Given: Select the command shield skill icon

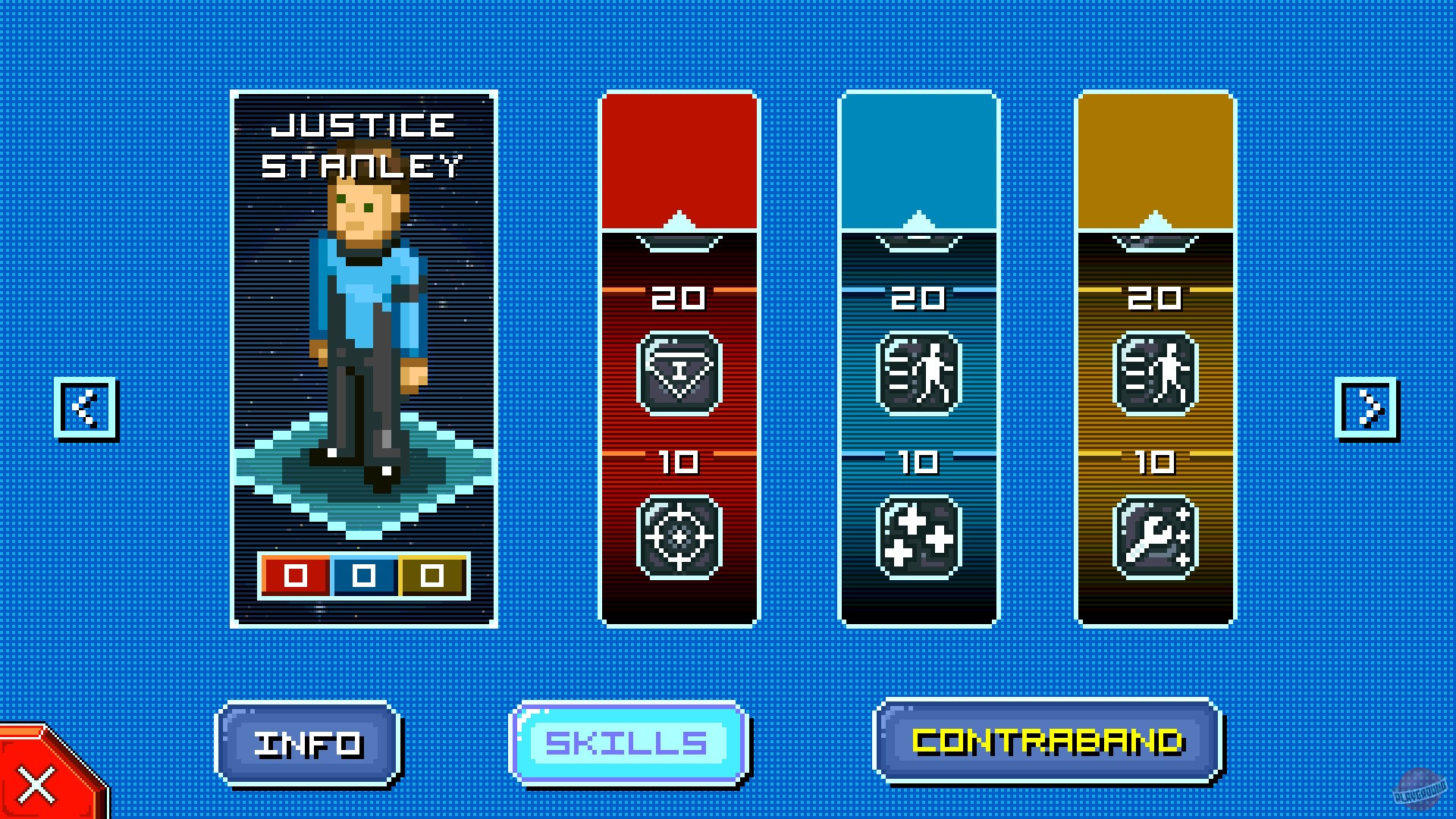Looking at the screenshot, I should (679, 372).
